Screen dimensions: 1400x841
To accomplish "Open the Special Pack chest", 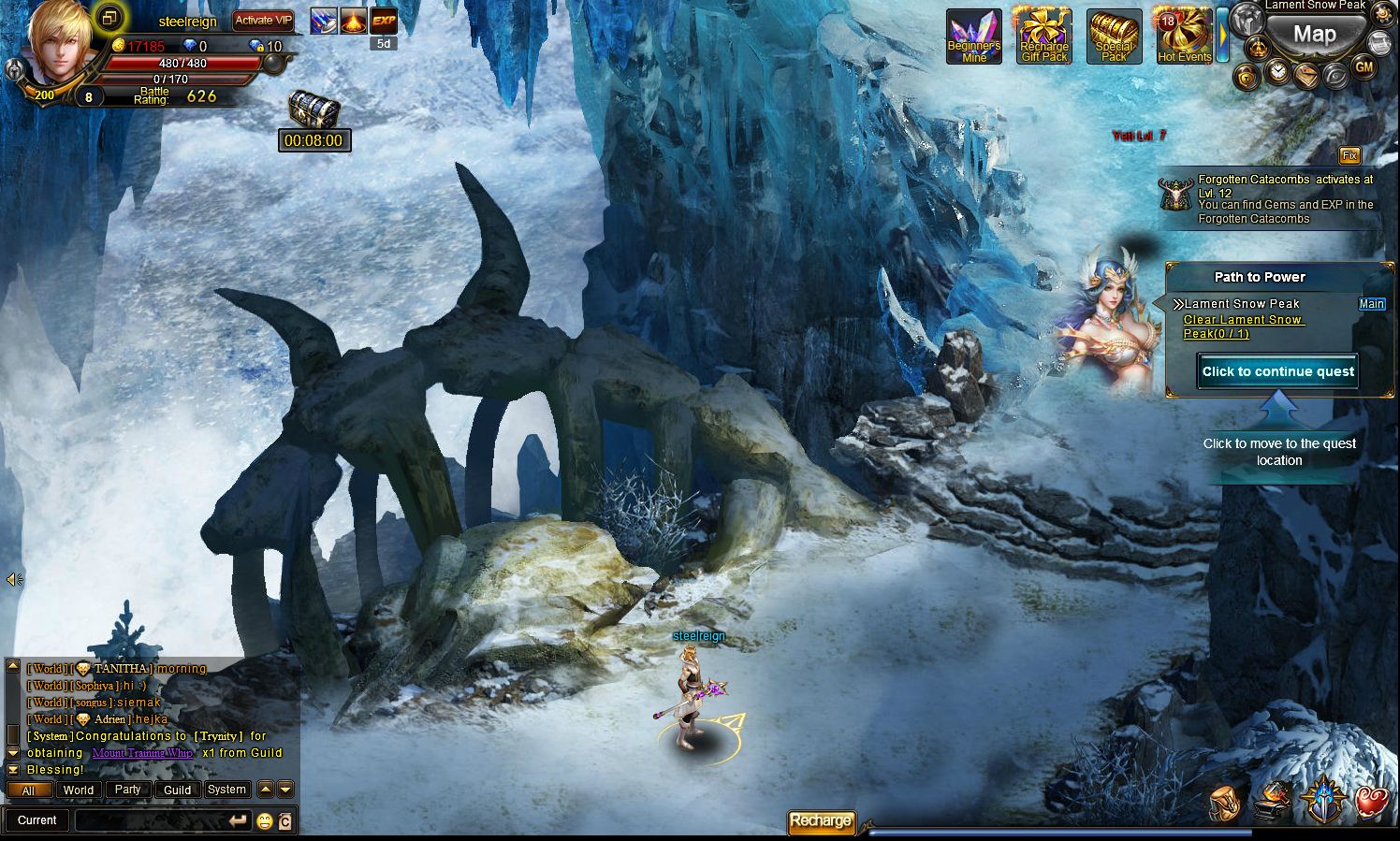I will (1114, 37).
